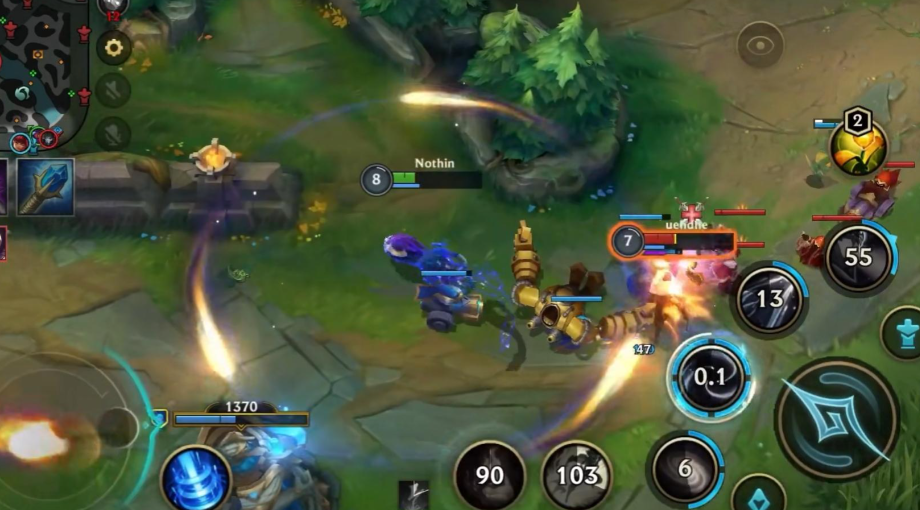Tap the eye camera view button

pos(760,45)
